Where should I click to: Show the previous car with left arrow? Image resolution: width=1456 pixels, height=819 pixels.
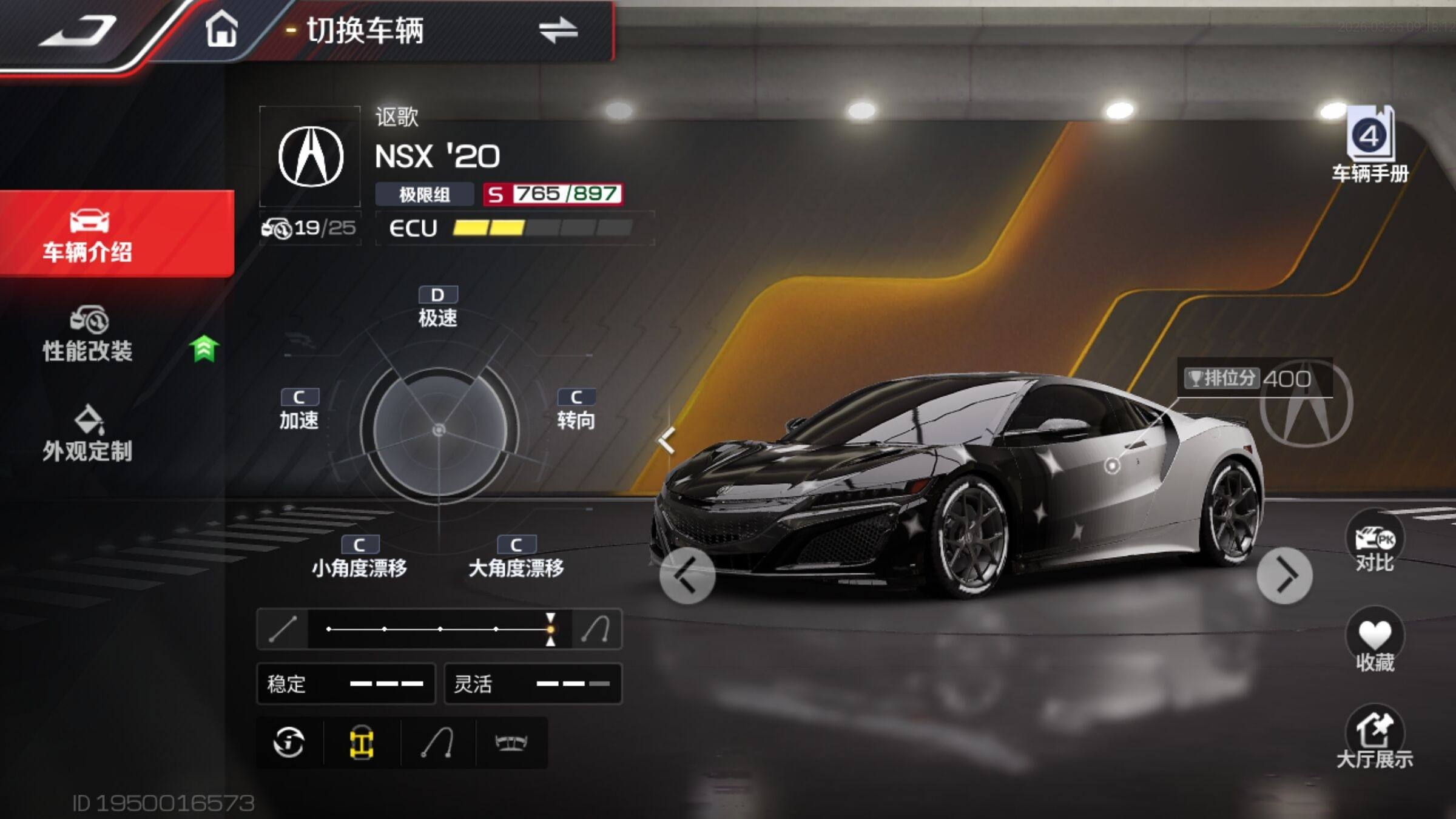pos(687,576)
